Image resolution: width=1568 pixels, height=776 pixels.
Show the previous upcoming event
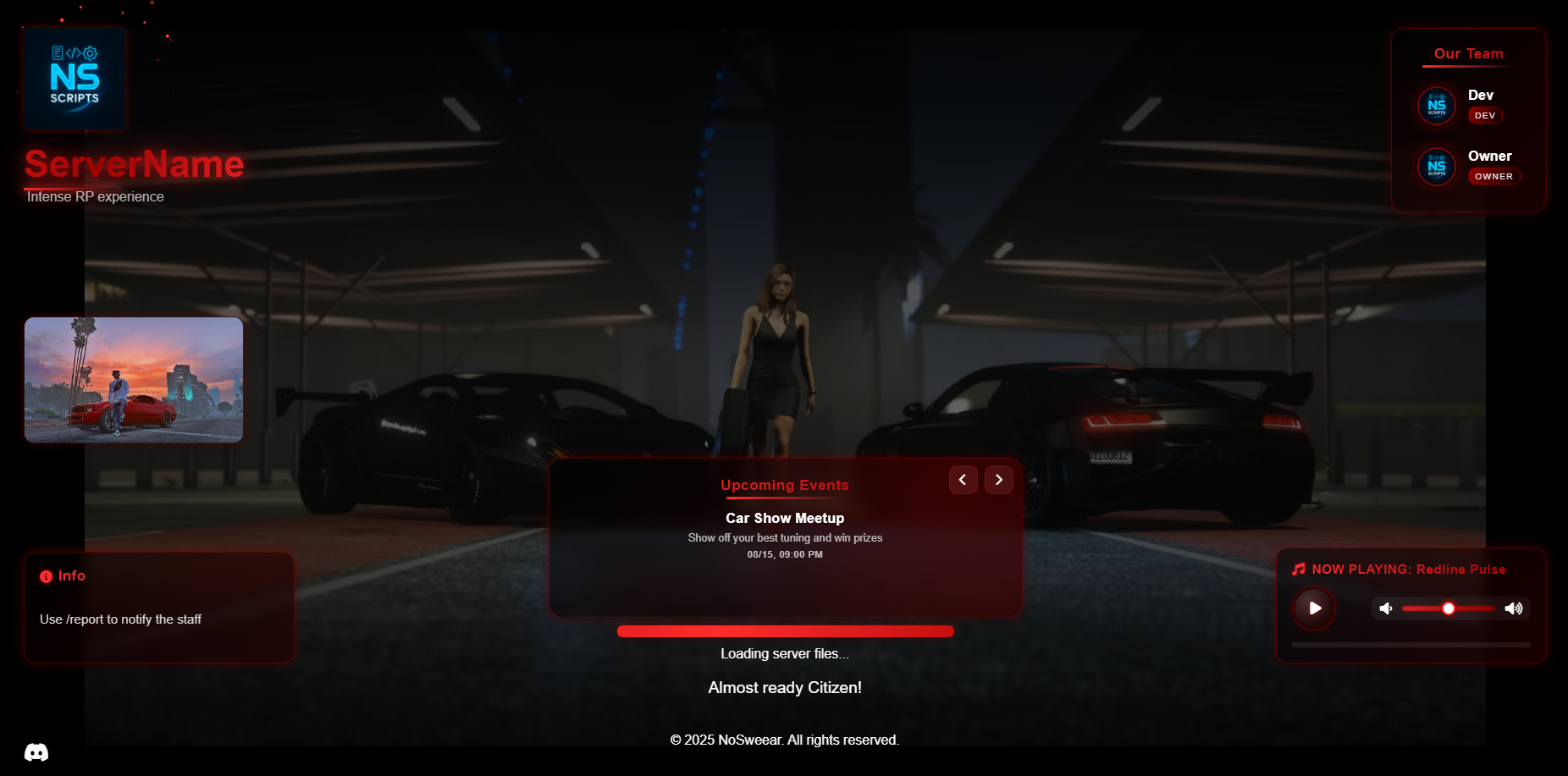pyautogui.click(x=963, y=479)
